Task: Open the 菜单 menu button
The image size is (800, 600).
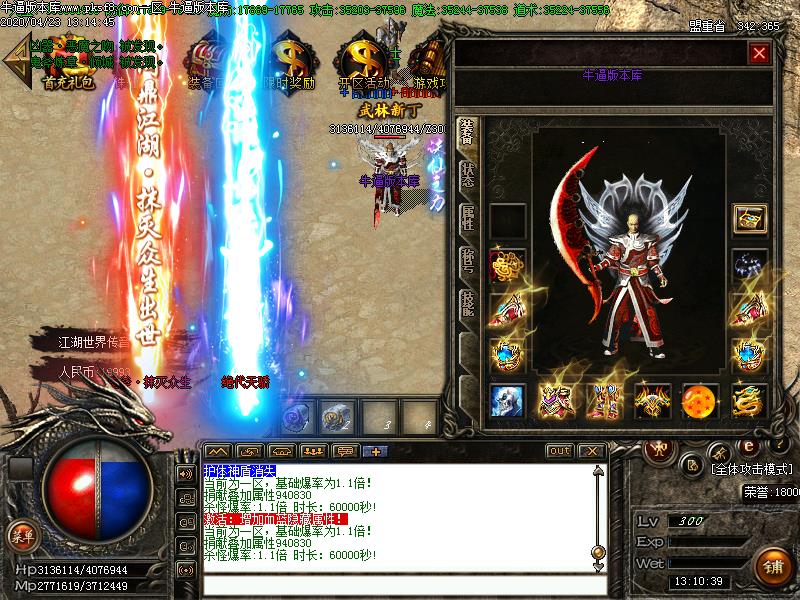Action: point(22,535)
